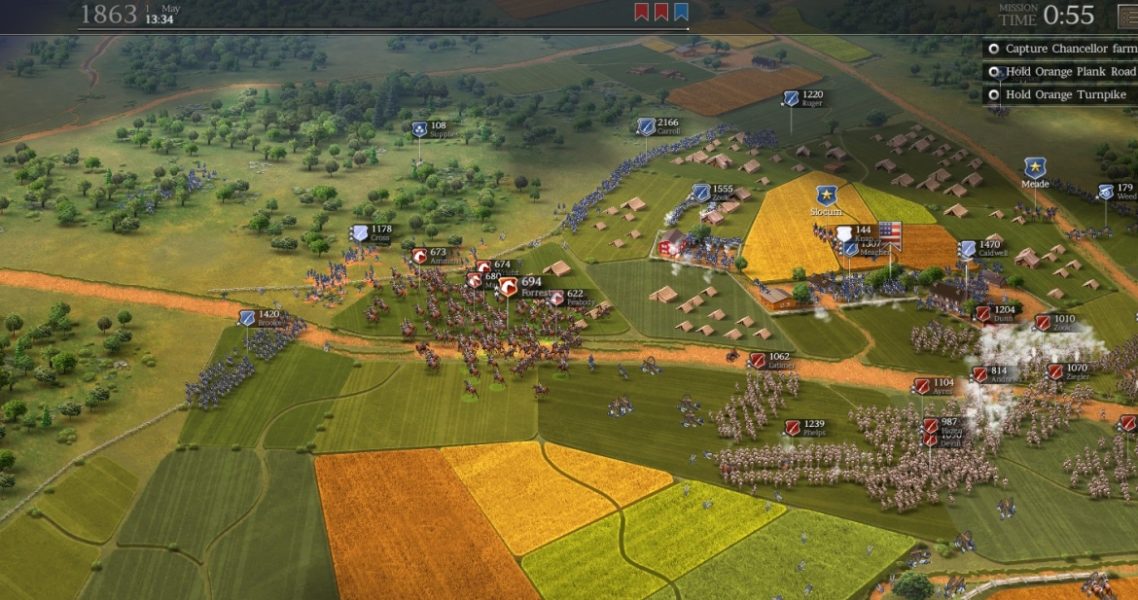
Task: Choose Phelps's red brigade badge (1239)
Action: click(792, 428)
